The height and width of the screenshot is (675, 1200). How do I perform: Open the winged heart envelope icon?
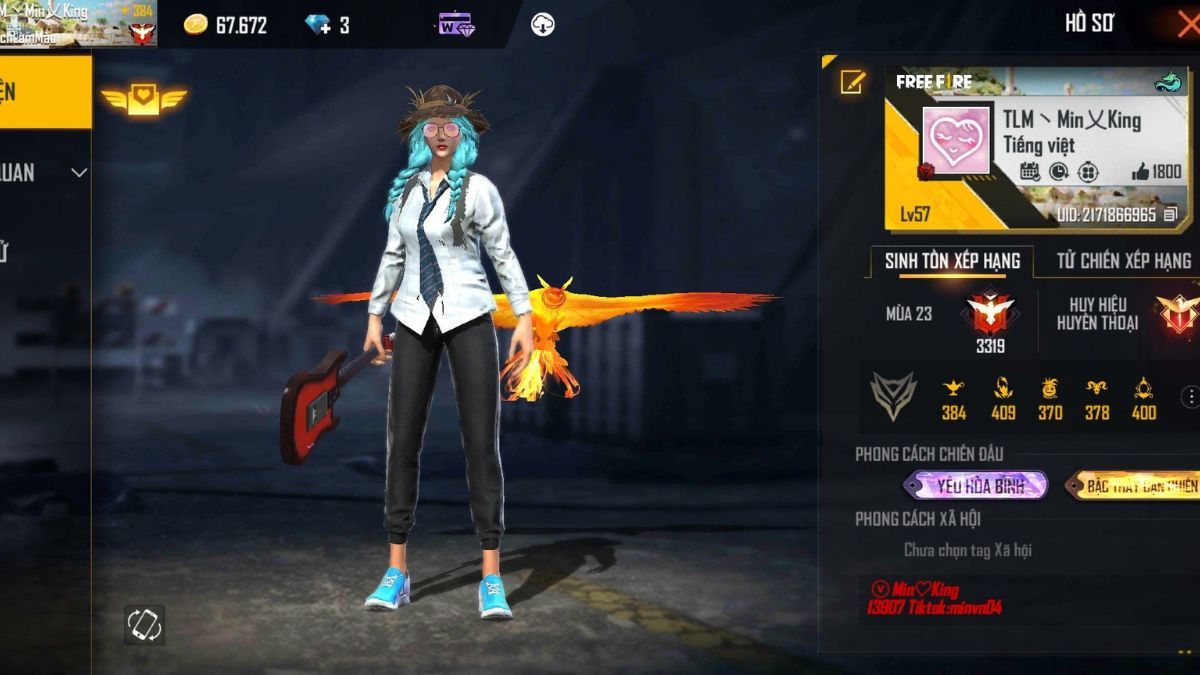[143, 100]
